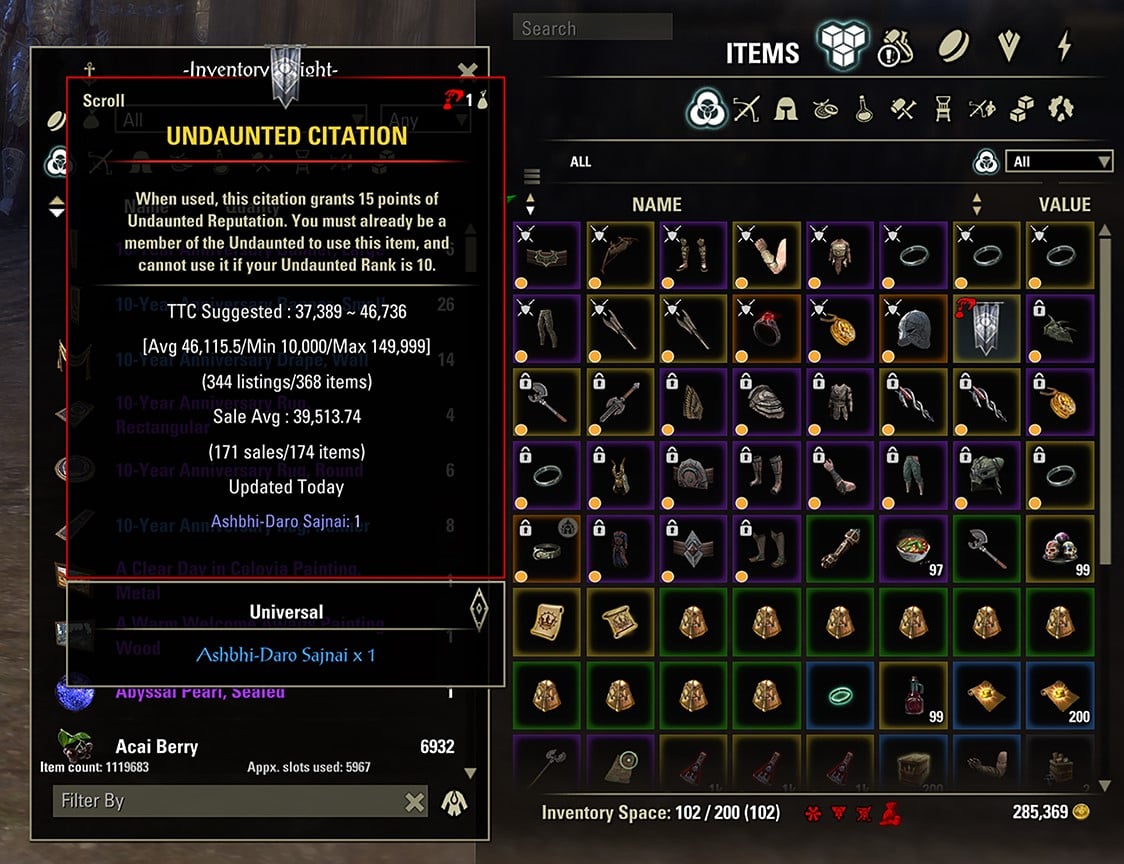Viewport: 1124px width, 864px height.
Task: Filter inventory by weapons crossed bow icon
Action: 747,108
